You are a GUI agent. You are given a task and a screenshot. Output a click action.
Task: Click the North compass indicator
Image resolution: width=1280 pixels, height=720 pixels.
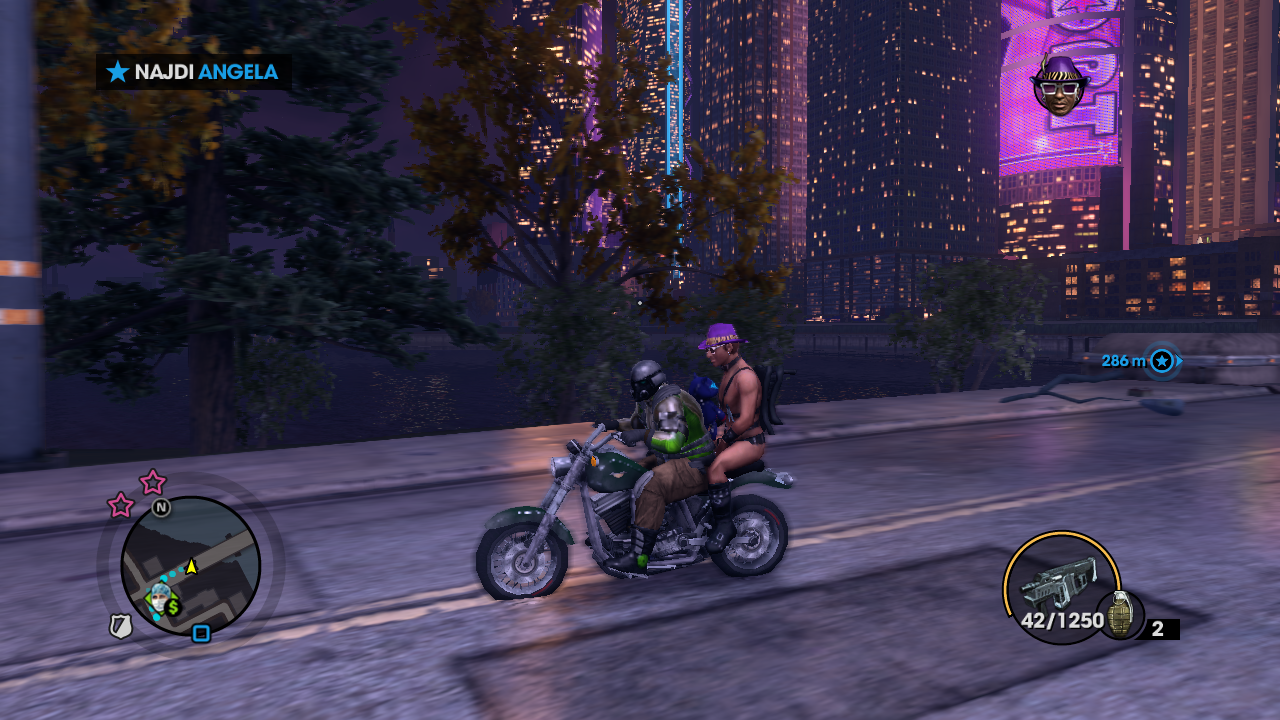[161, 508]
